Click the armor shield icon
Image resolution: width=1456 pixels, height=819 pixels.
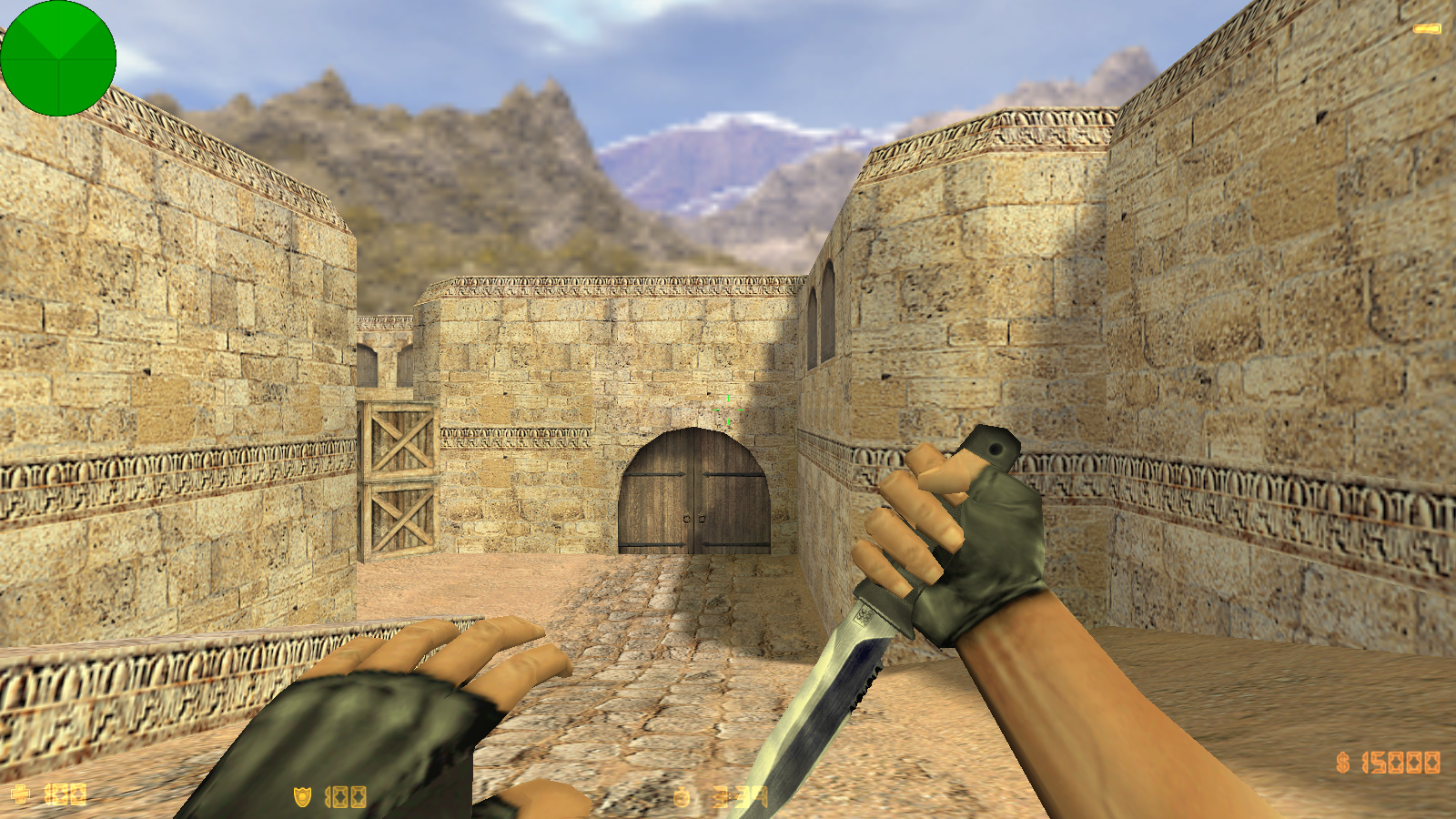(303, 796)
